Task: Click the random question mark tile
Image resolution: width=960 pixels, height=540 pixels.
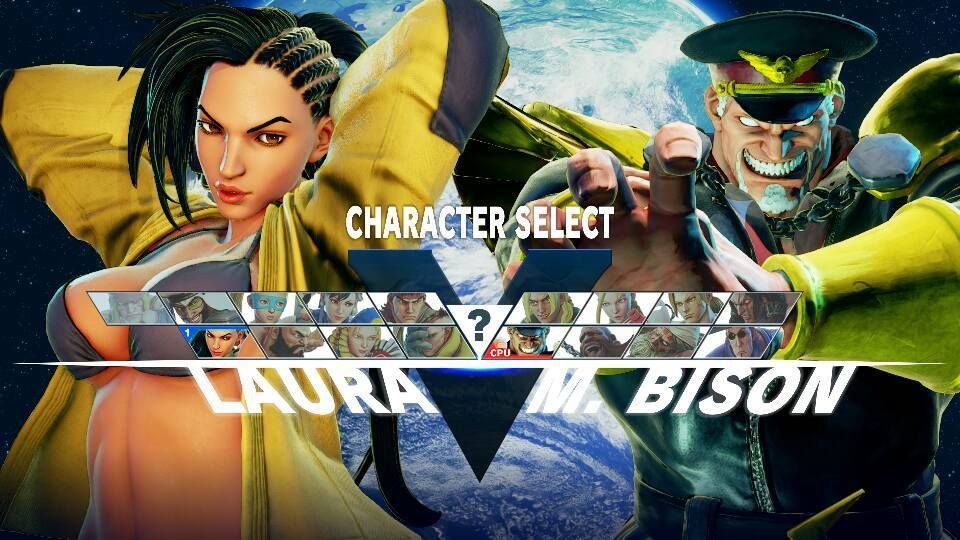Action: click(x=480, y=324)
